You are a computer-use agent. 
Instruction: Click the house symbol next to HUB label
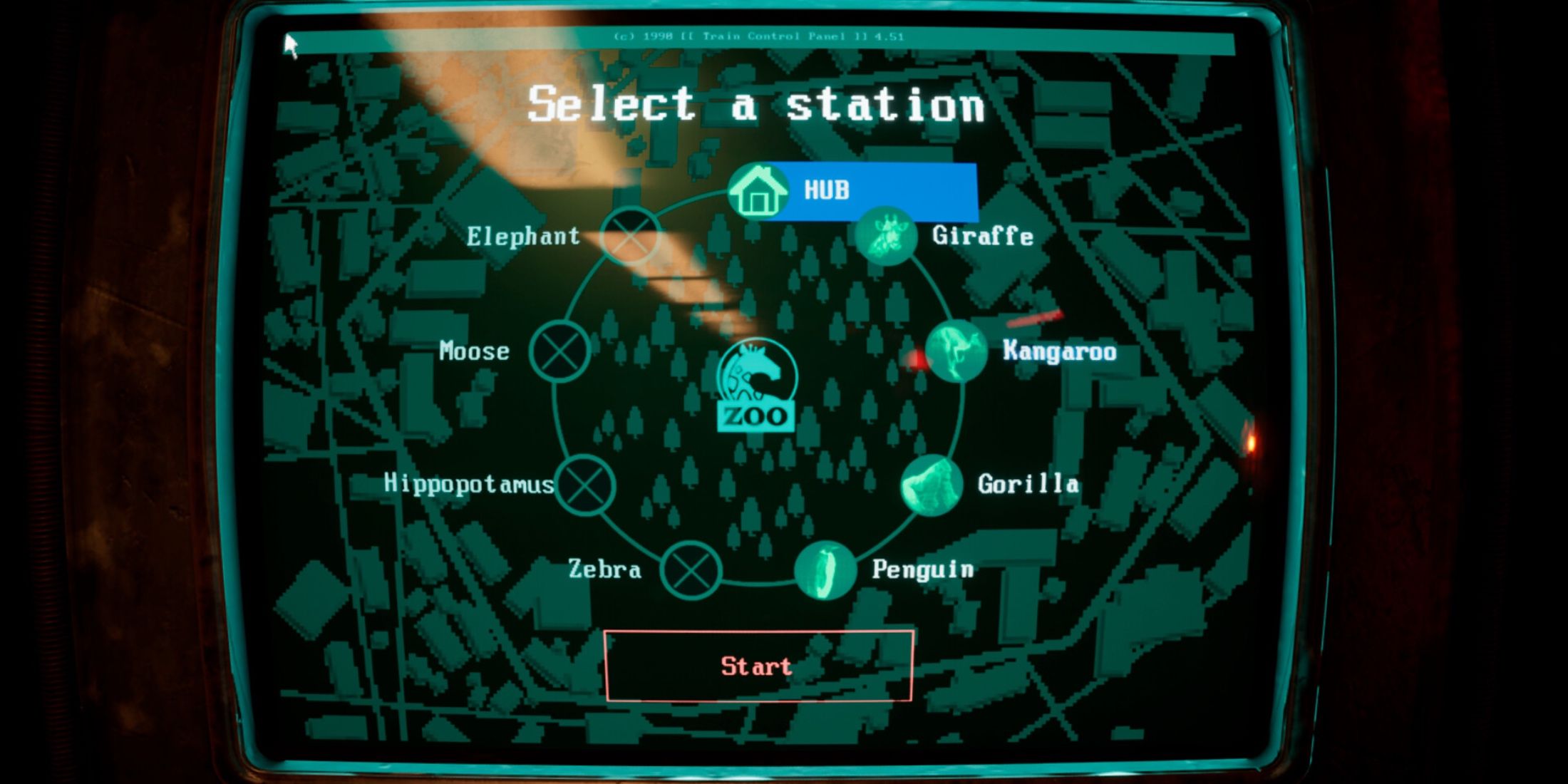[x=759, y=191]
